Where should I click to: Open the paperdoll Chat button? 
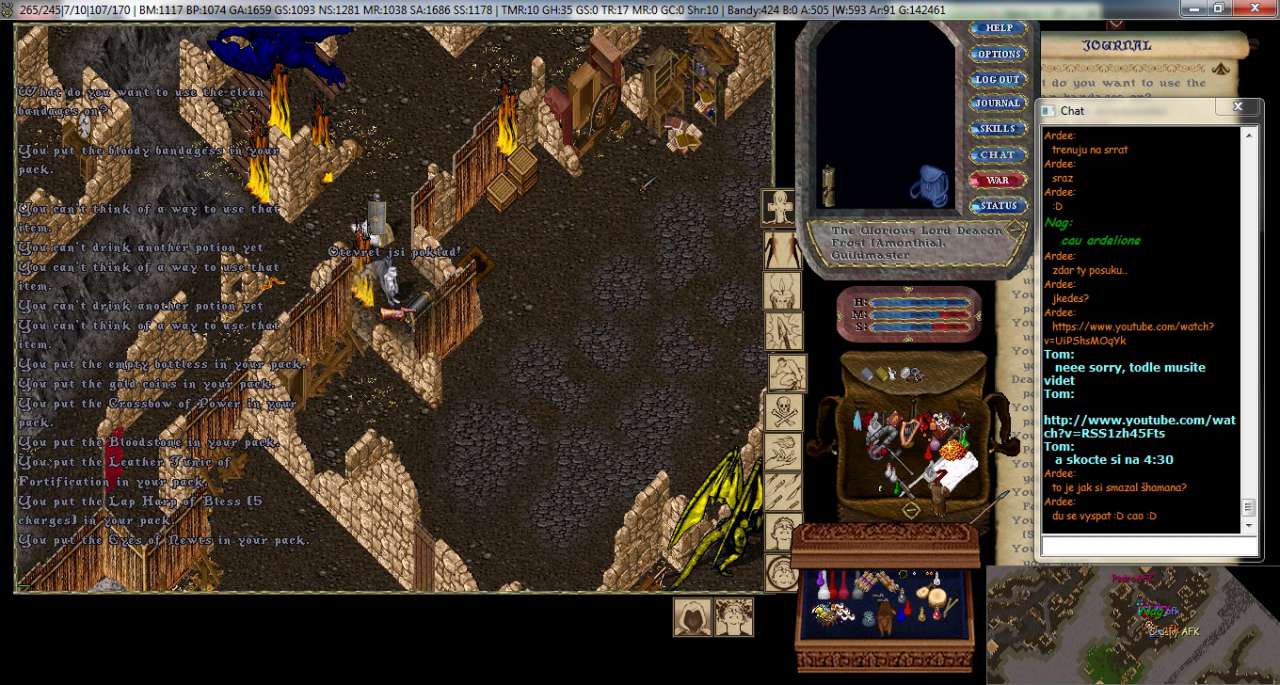pos(997,155)
